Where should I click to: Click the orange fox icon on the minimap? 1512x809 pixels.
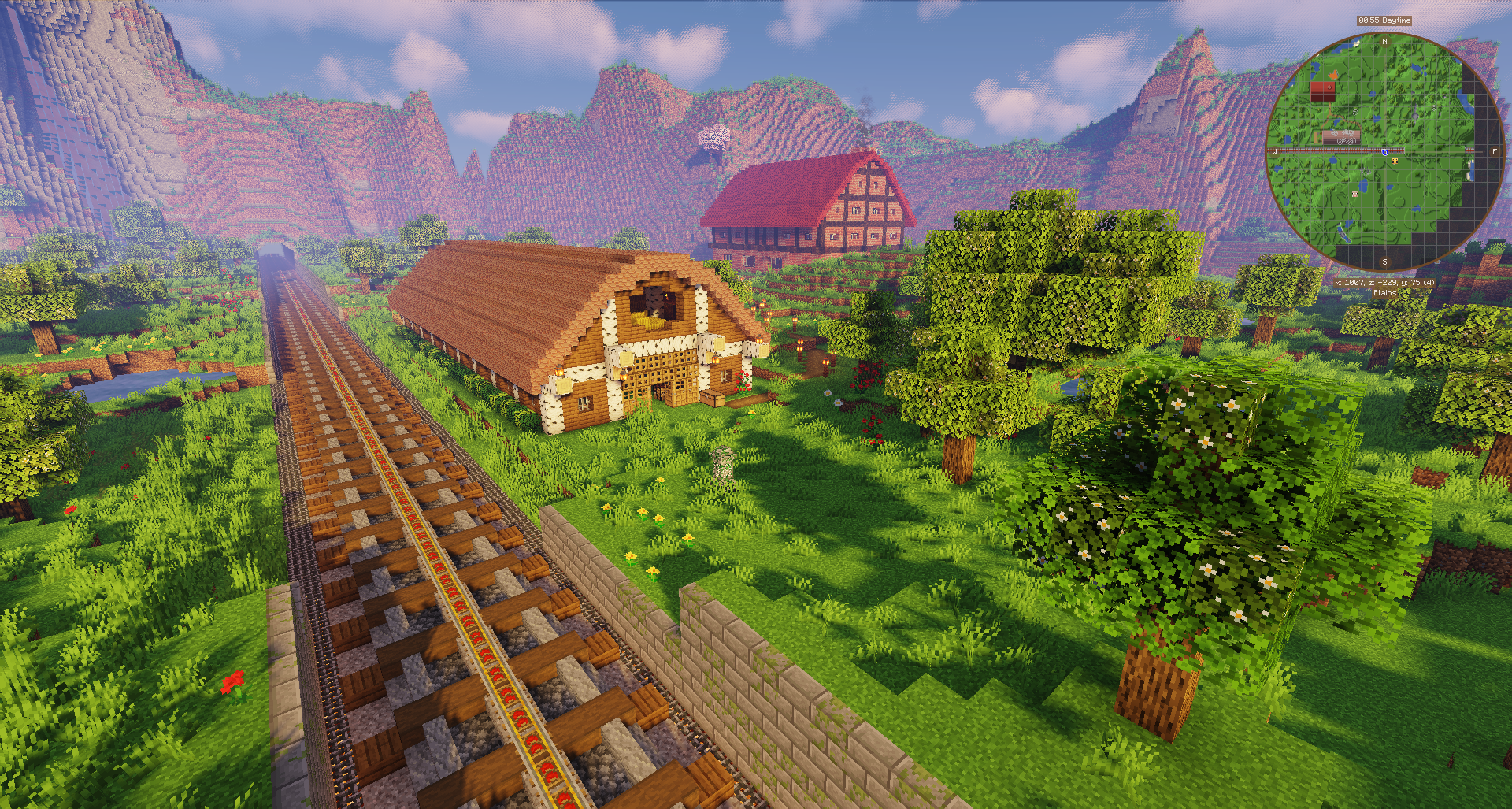coord(1332,76)
